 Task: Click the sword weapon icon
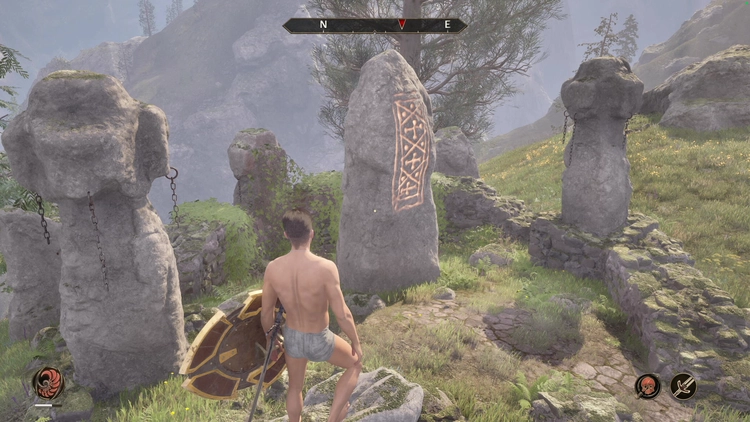[x=684, y=385]
